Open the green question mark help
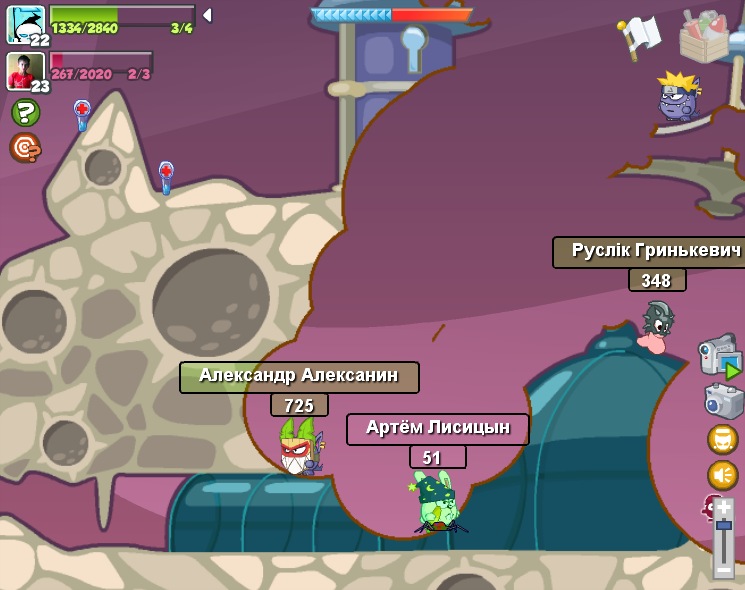This screenshot has width=745, height=590. [x=25, y=112]
